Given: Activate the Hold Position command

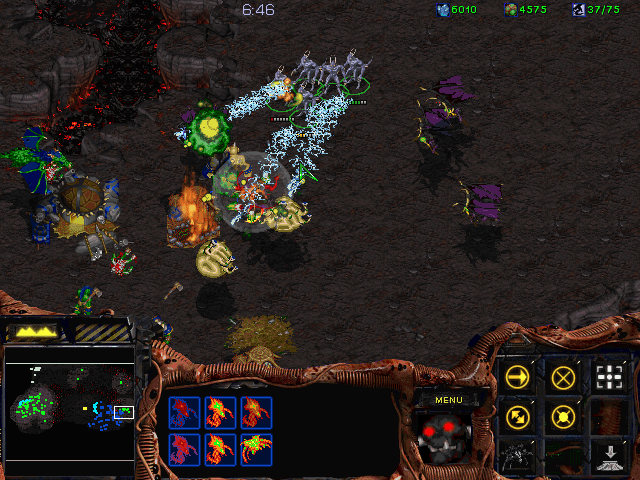Looking at the screenshot, I should pyautogui.click(x=563, y=416).
